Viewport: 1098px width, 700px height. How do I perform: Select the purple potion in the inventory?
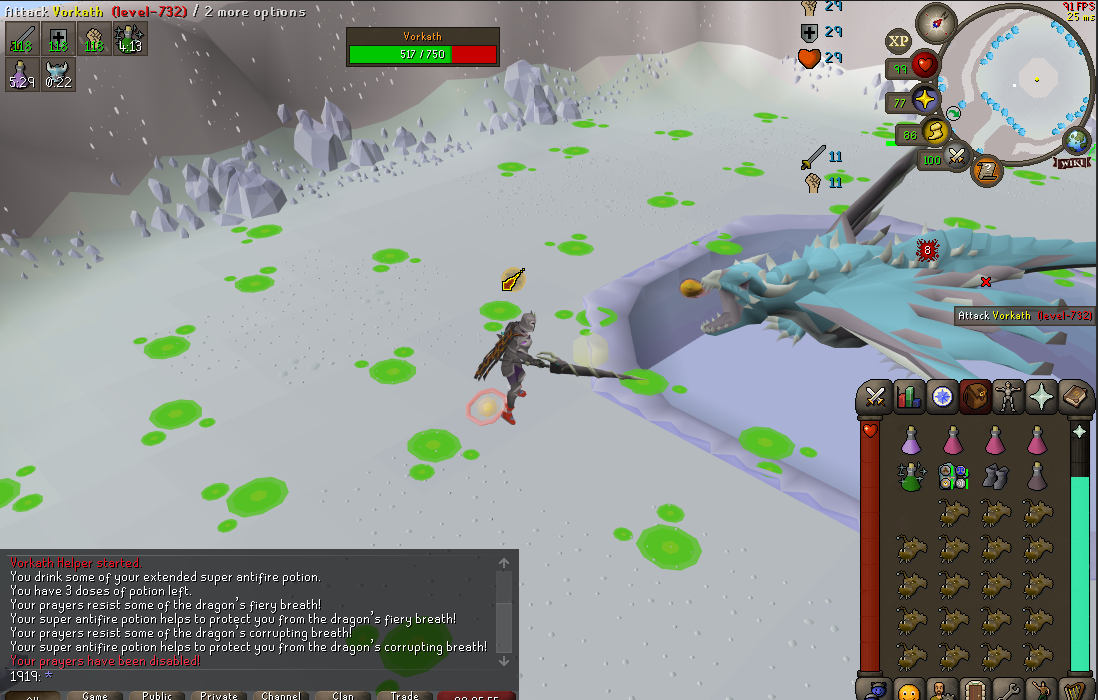[911, 439]
